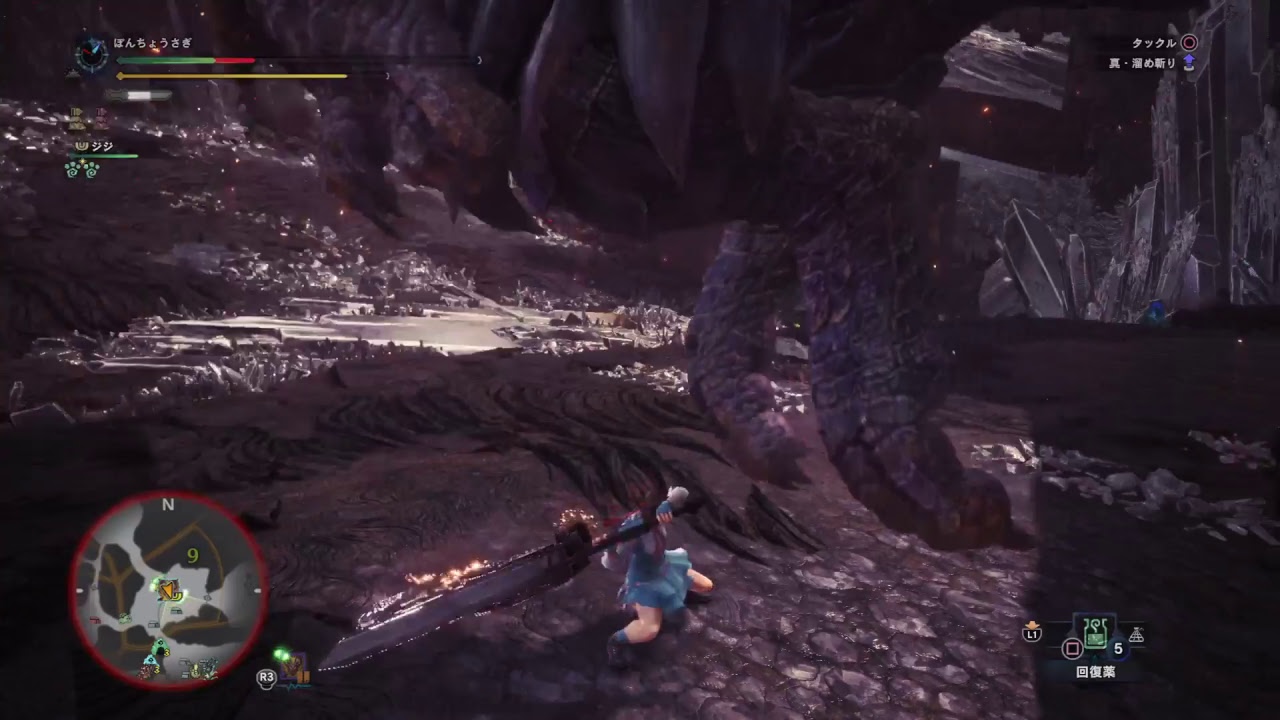Select the 回復薬 (Potion) item icon
Image resolution: width=1280 pixels, height=720 pixels.
(x=1095, y=633)
